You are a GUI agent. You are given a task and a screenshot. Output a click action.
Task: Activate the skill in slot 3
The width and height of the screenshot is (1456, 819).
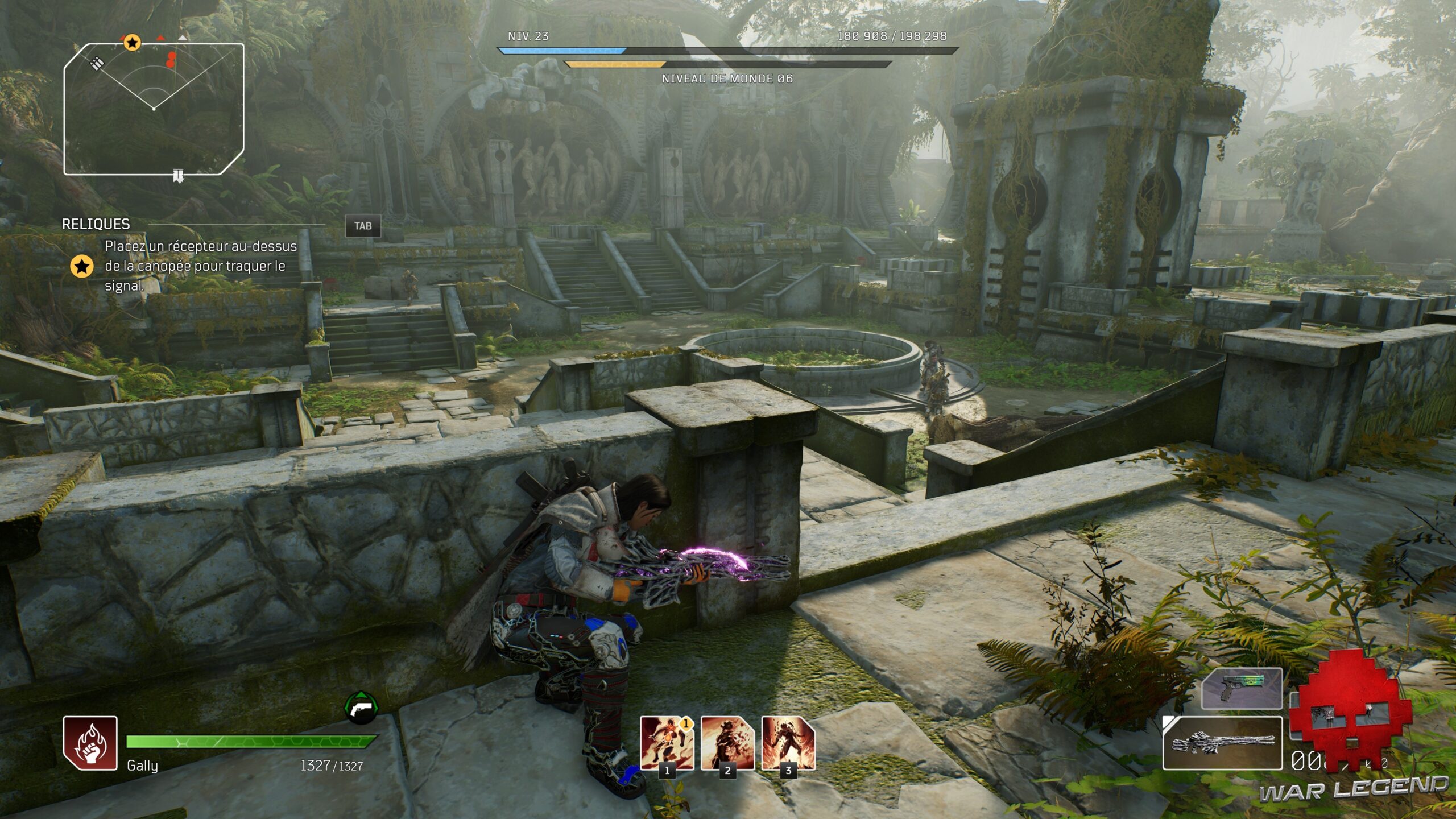point(788,743)
